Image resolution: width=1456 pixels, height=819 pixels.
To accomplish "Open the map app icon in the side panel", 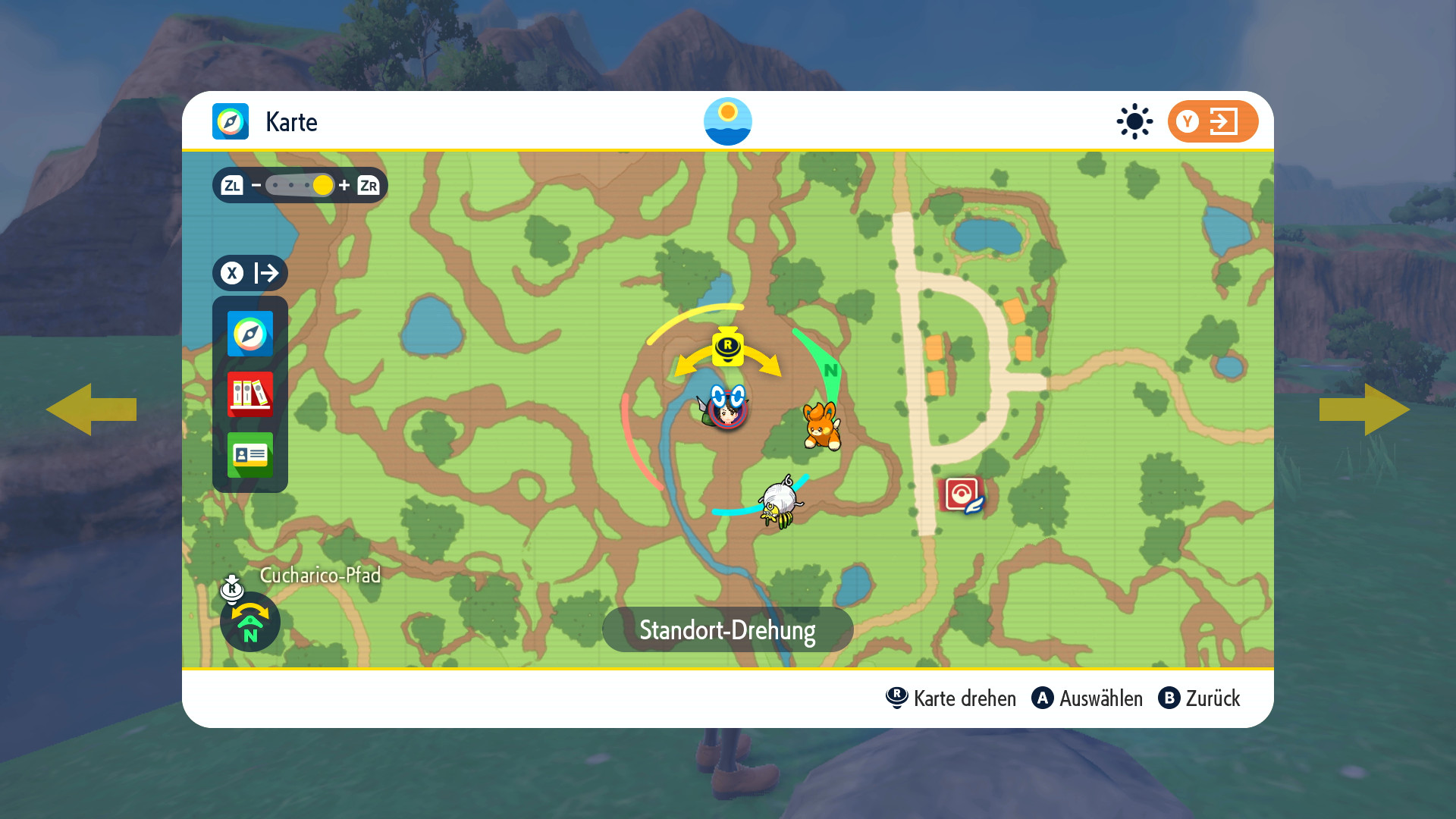I will [x=250, y=334].
